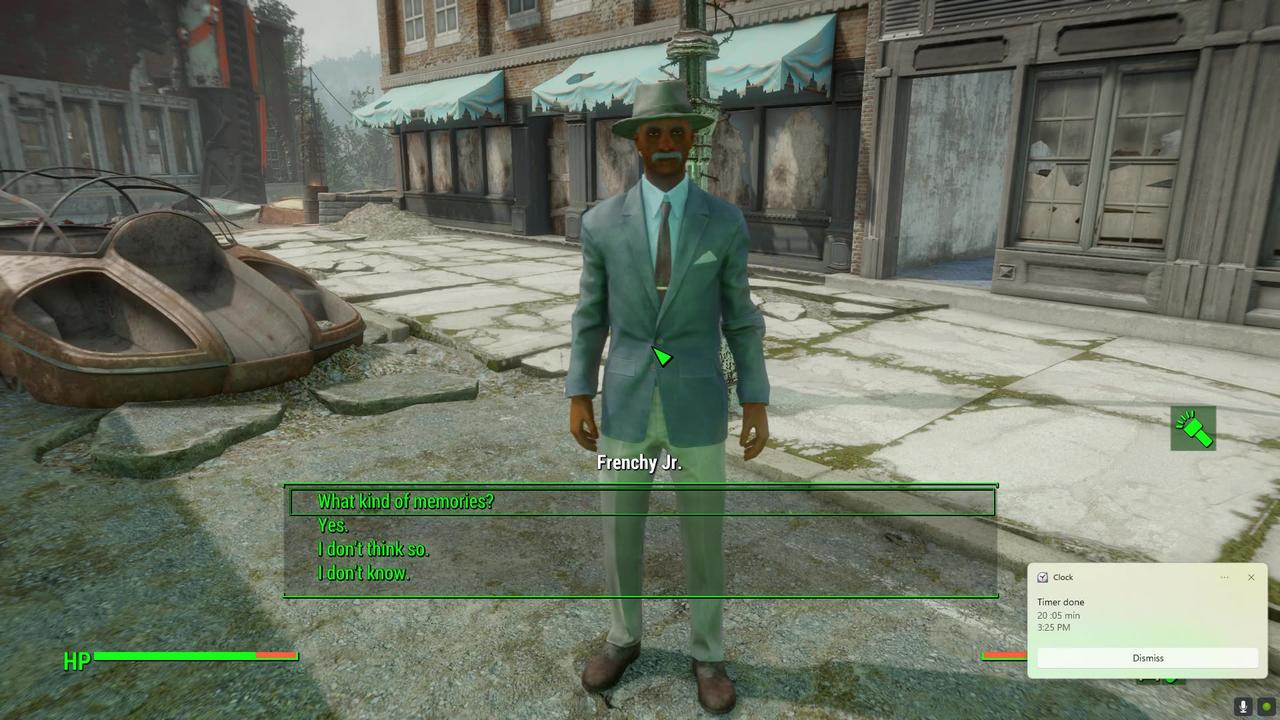Image resolution: width=1280 pixels, height=720 pixels.
Task: Close the Clock notification
Action: tap(1251, 577)
